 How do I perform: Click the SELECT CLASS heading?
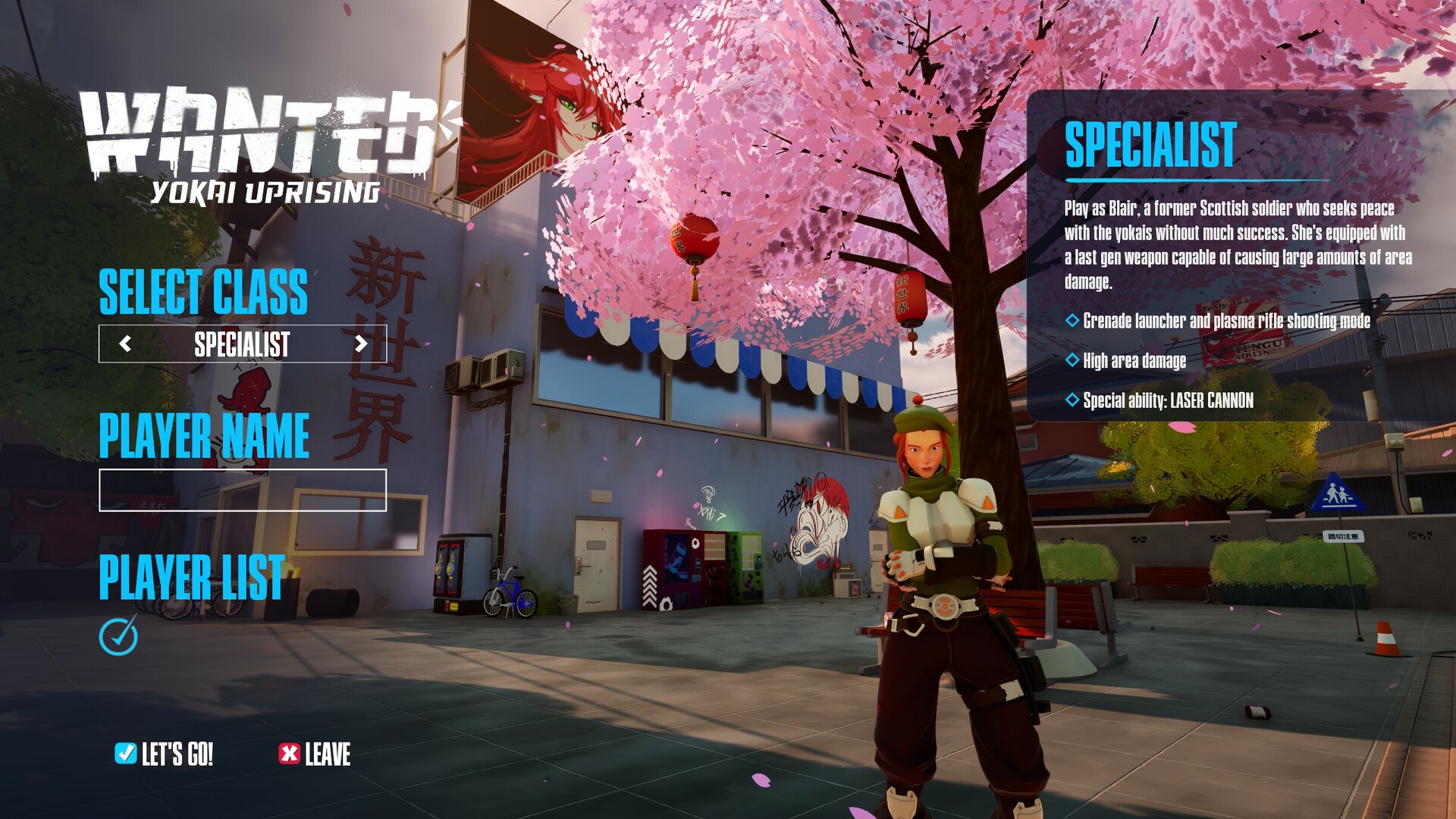point(205,295)
